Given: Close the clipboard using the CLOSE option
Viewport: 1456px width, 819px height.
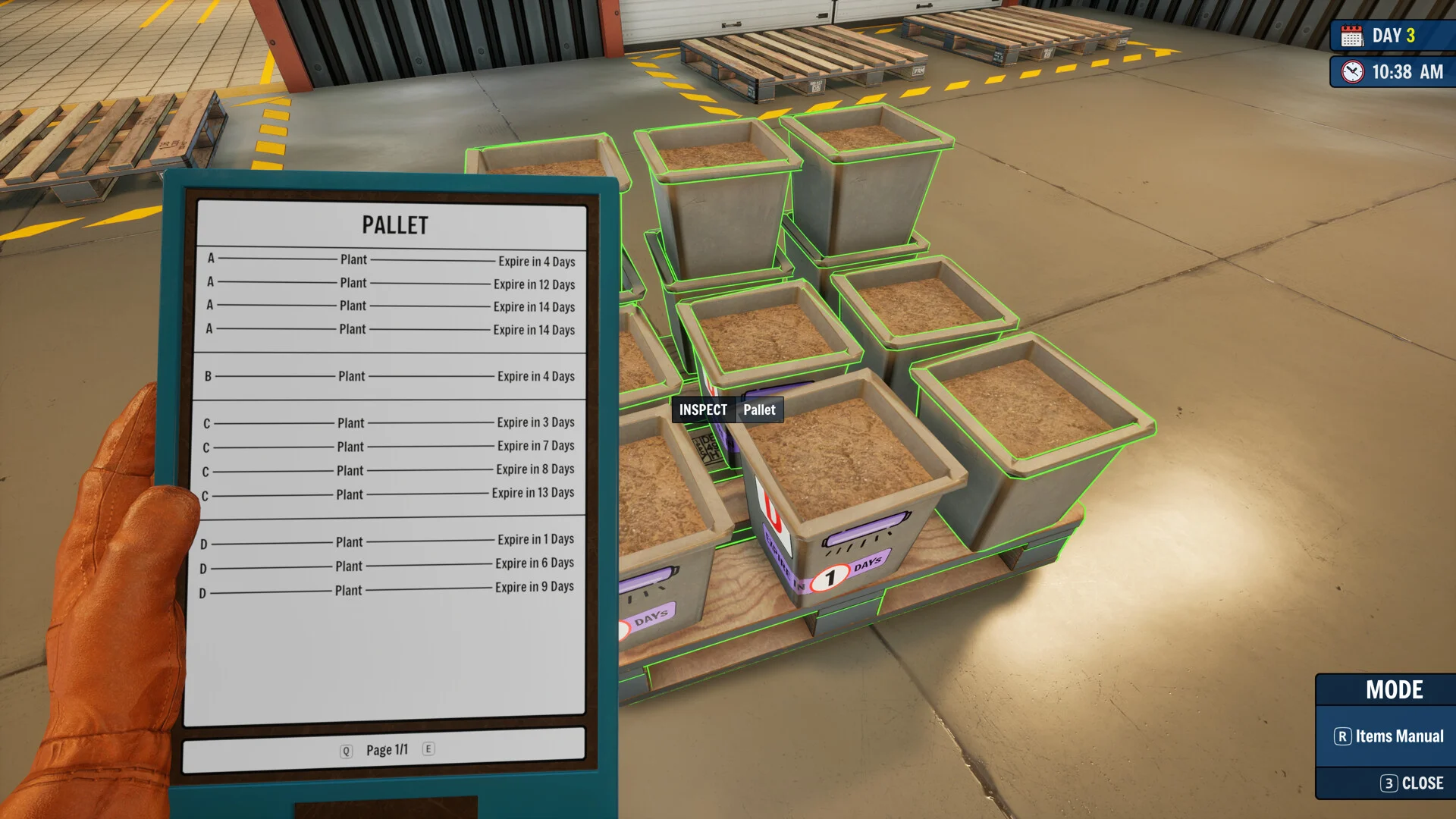Looking at the screenshot, I should pyautogui.click(x=1412, y=783).
